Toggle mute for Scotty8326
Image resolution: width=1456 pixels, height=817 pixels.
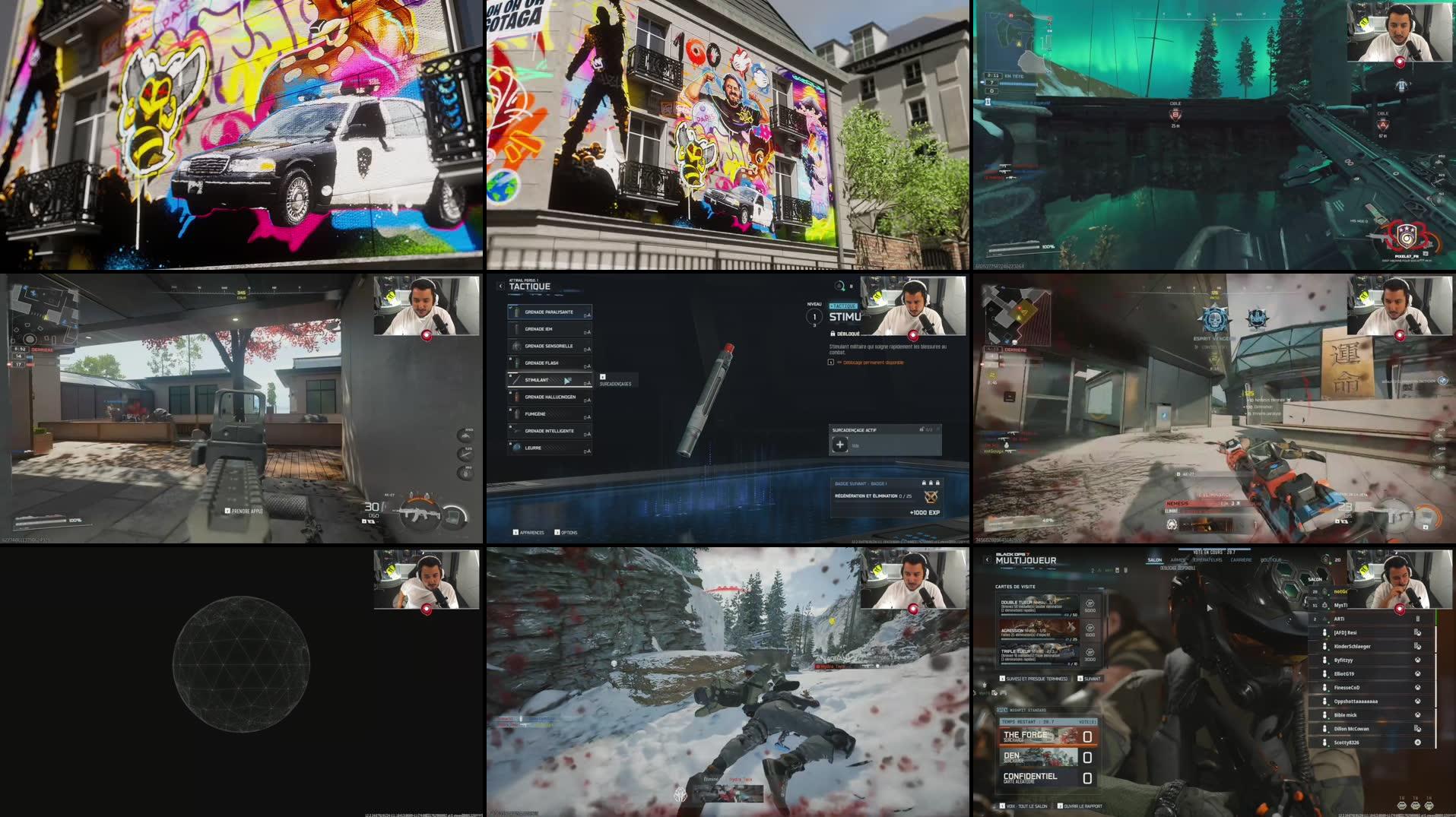(x=1324, y=743)
